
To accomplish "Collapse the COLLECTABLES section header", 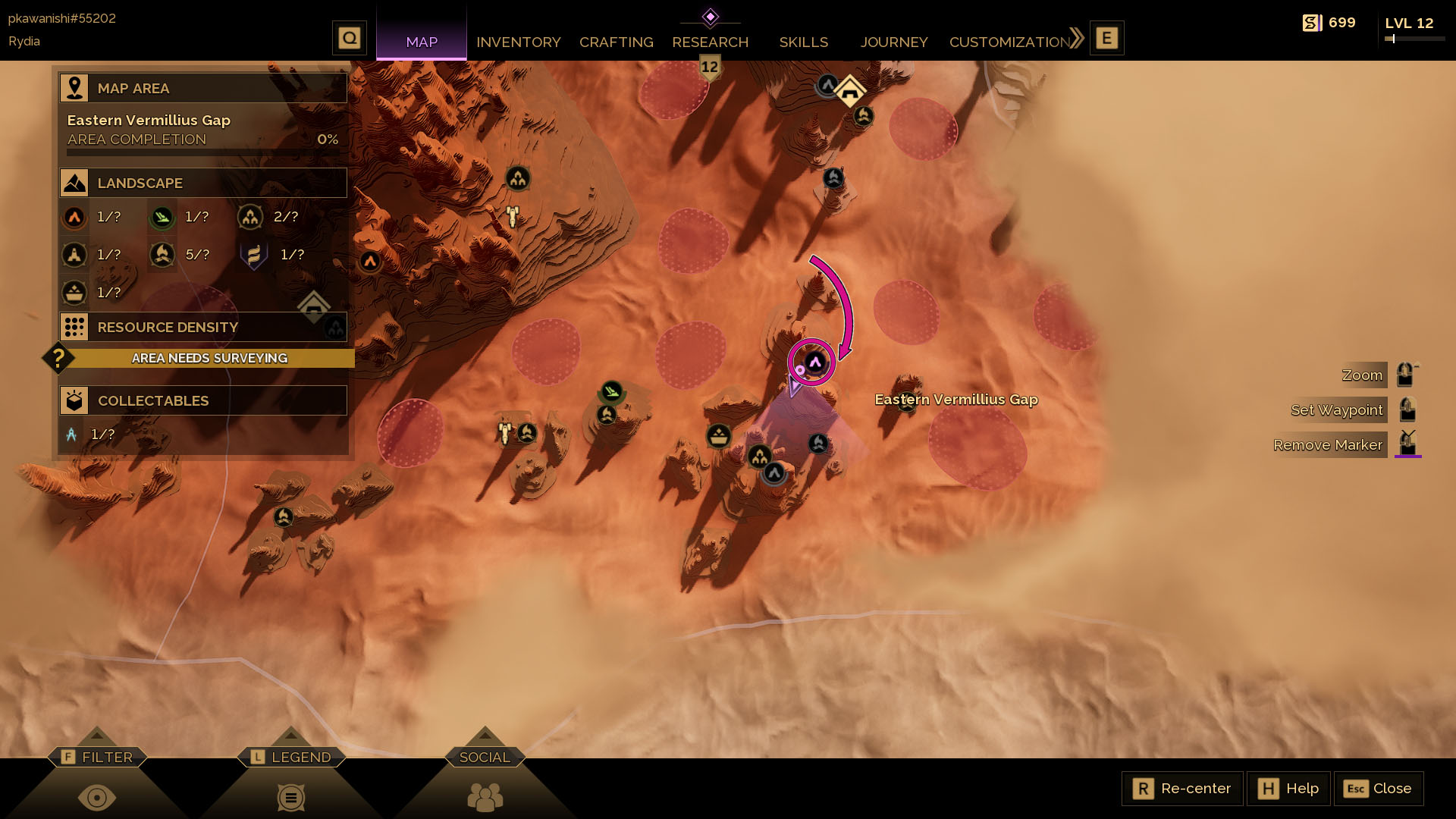I will [203, 400].
